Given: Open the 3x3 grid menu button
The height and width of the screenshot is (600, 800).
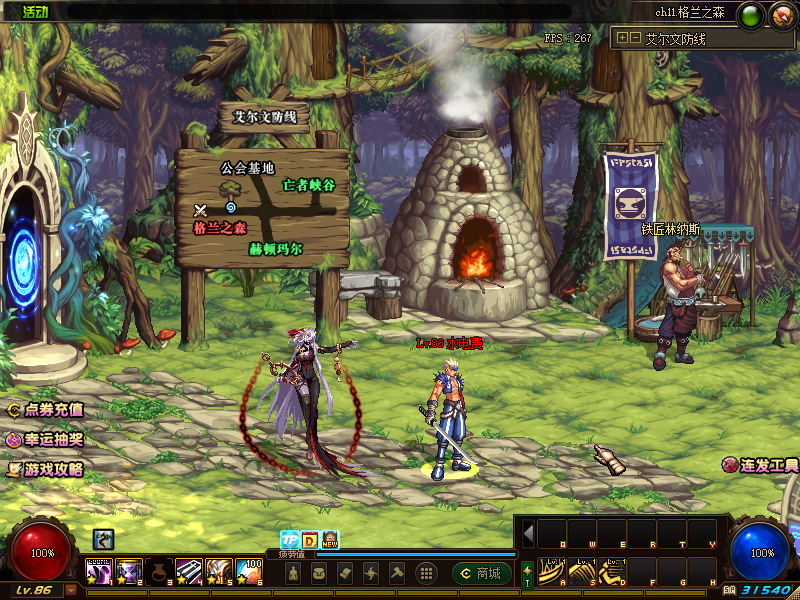Looking at the screenshot, I should click(425, 573).
